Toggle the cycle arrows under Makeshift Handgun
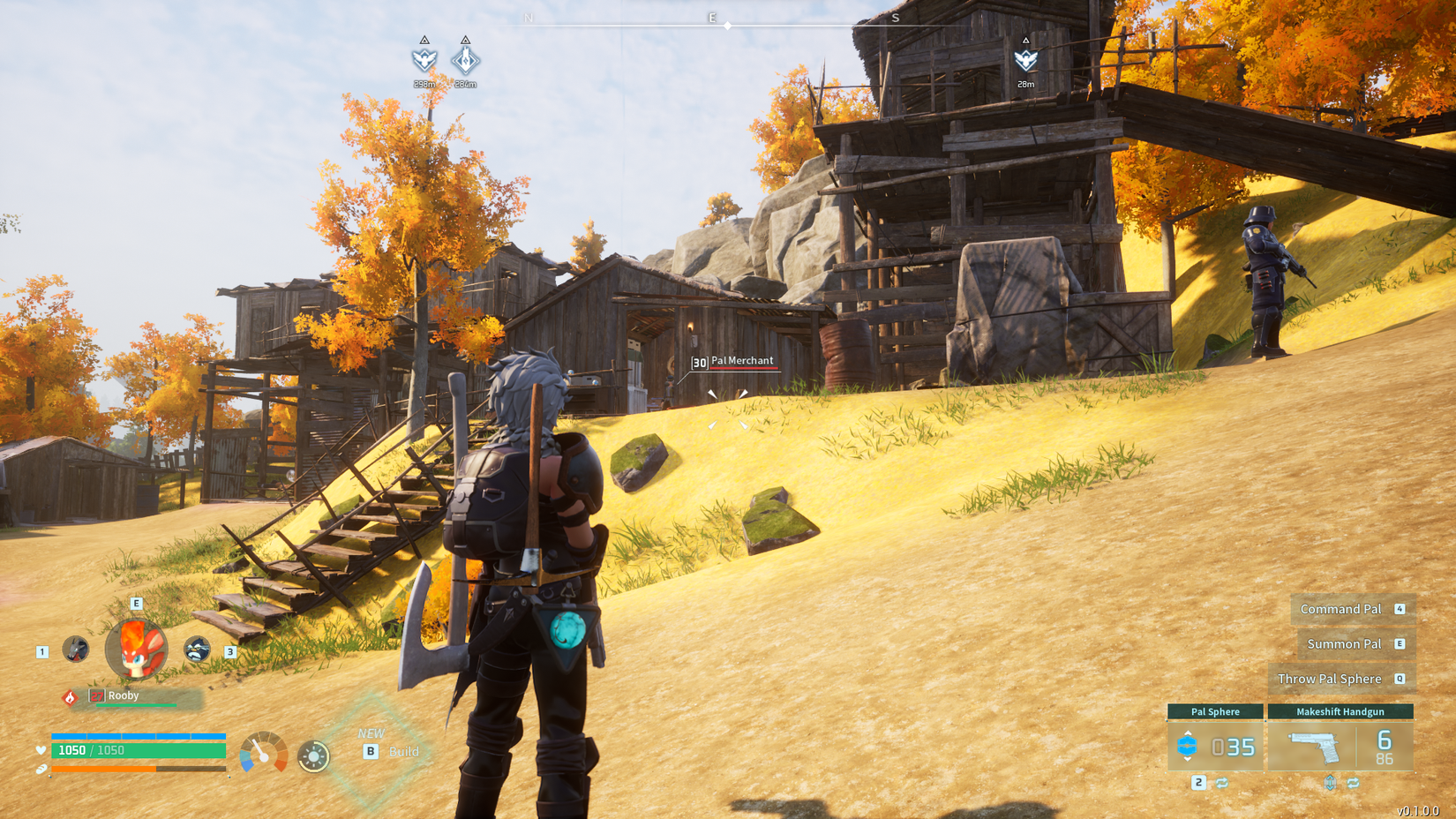Viewport: 1456px width, 819px height. pos(1354,782)
